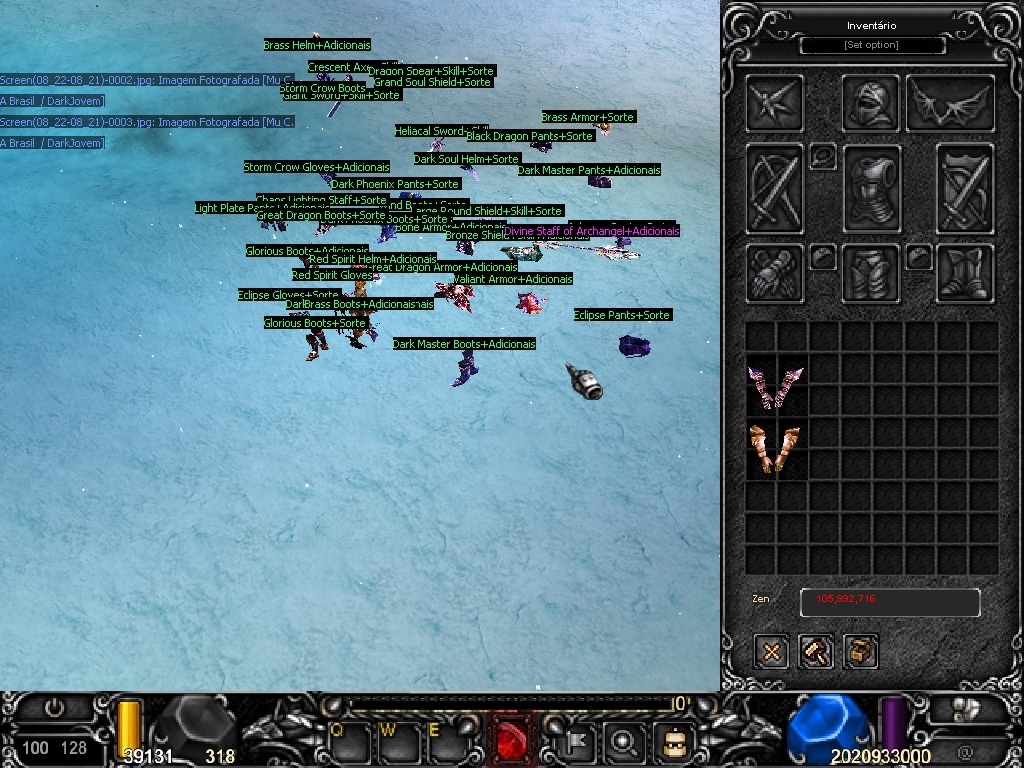Click the hammer repair button
Screen dimensions: 1024x768
(x=816, y=652)
